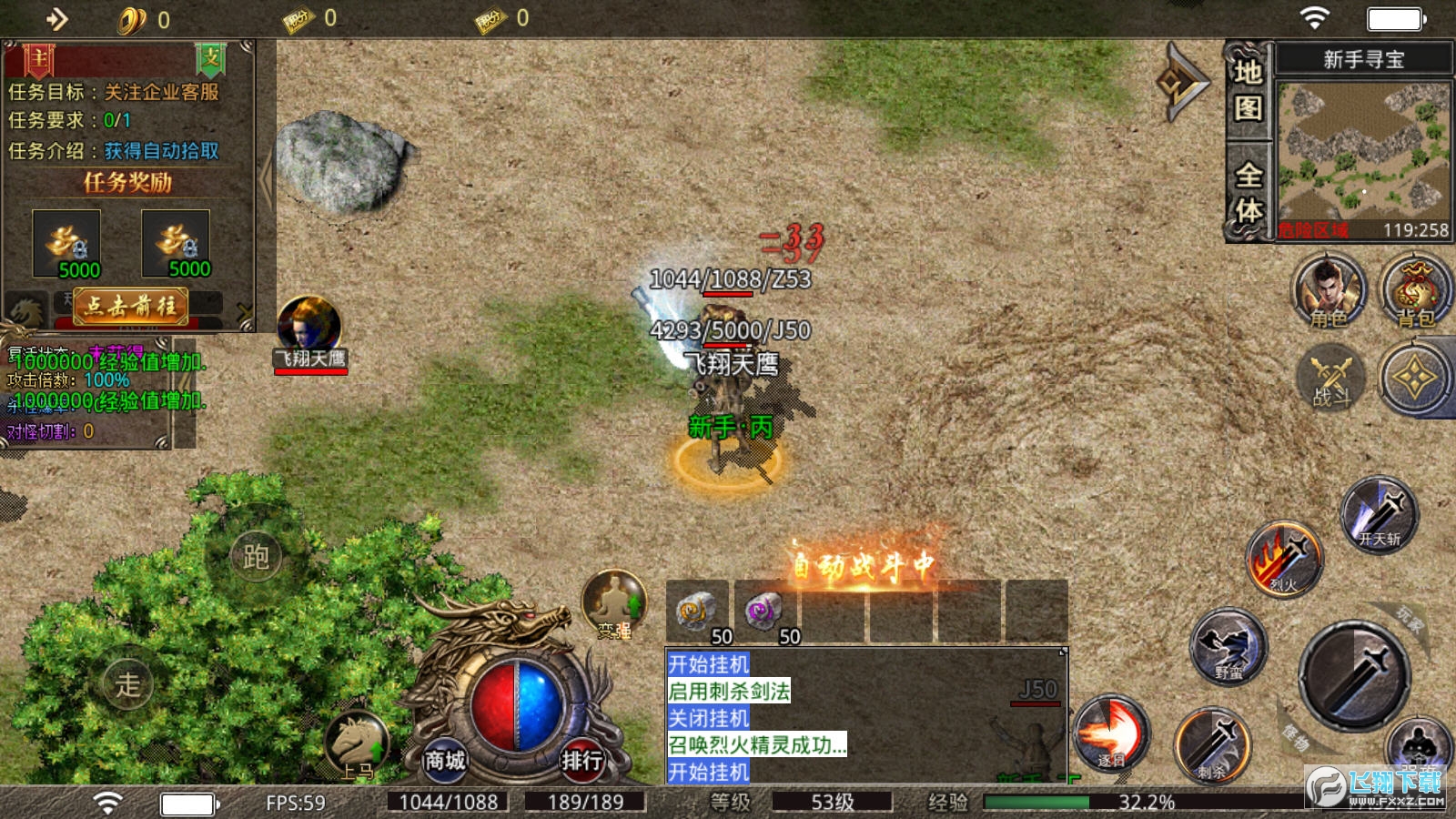Activate the 开天斩 skill

point(1380,514)
